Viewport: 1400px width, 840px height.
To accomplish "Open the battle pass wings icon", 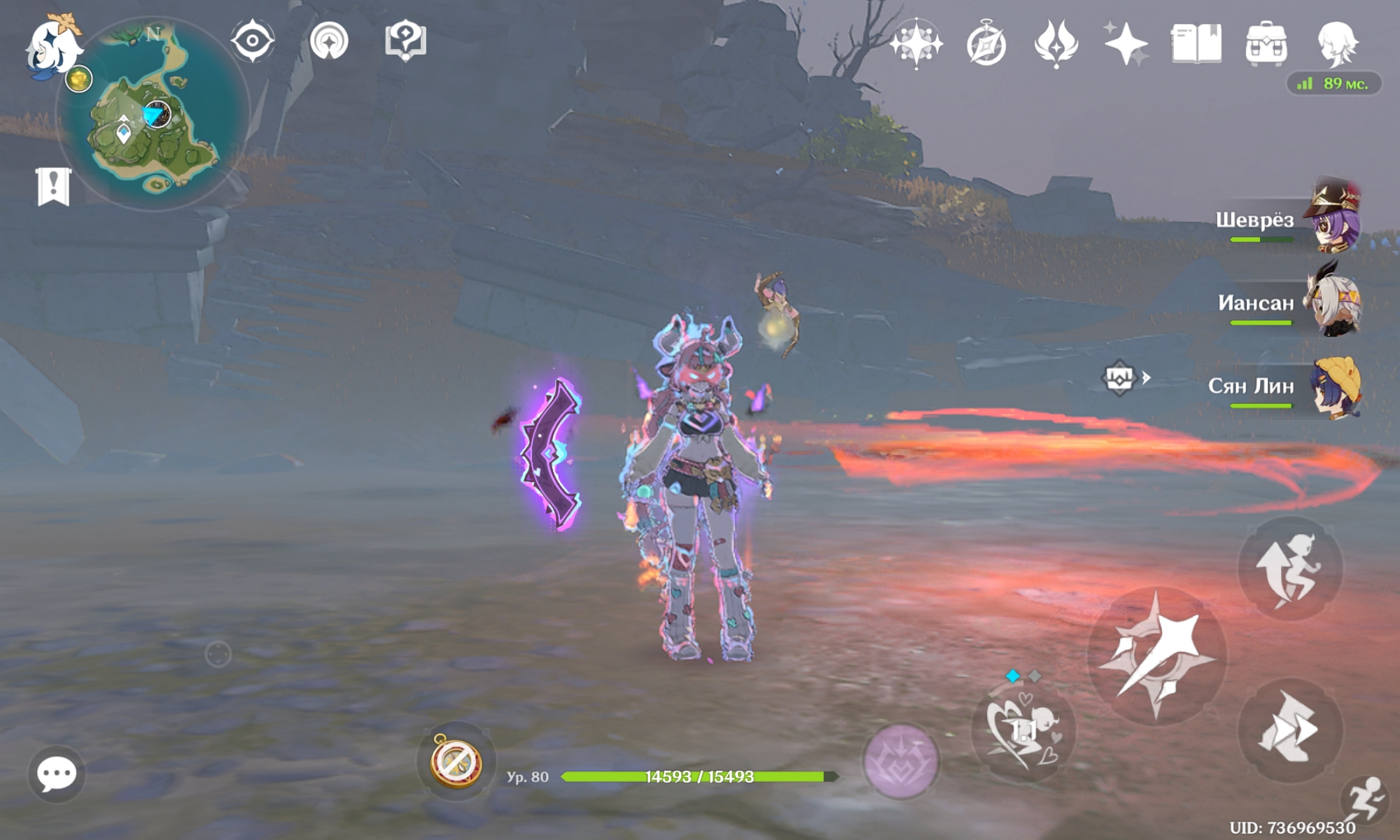I will pos(1056,43).
